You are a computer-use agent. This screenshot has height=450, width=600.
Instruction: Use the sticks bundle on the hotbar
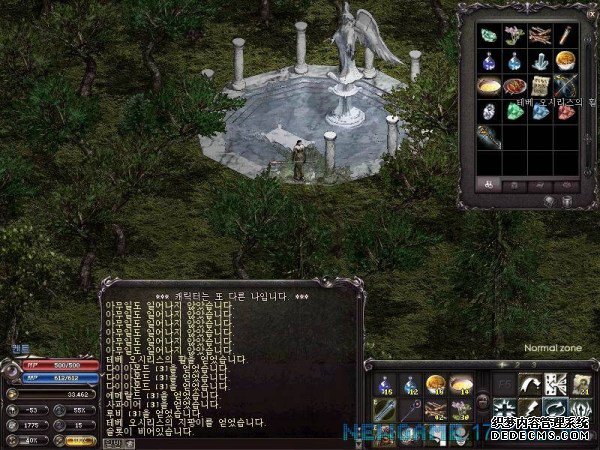[x=435, y=409]
